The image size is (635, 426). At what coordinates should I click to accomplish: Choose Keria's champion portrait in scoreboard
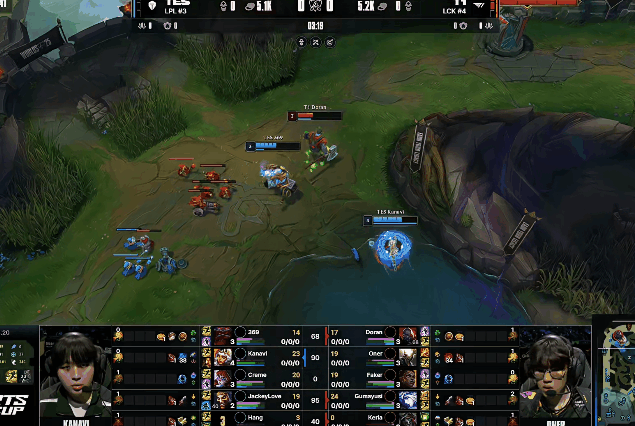point(407,417)
